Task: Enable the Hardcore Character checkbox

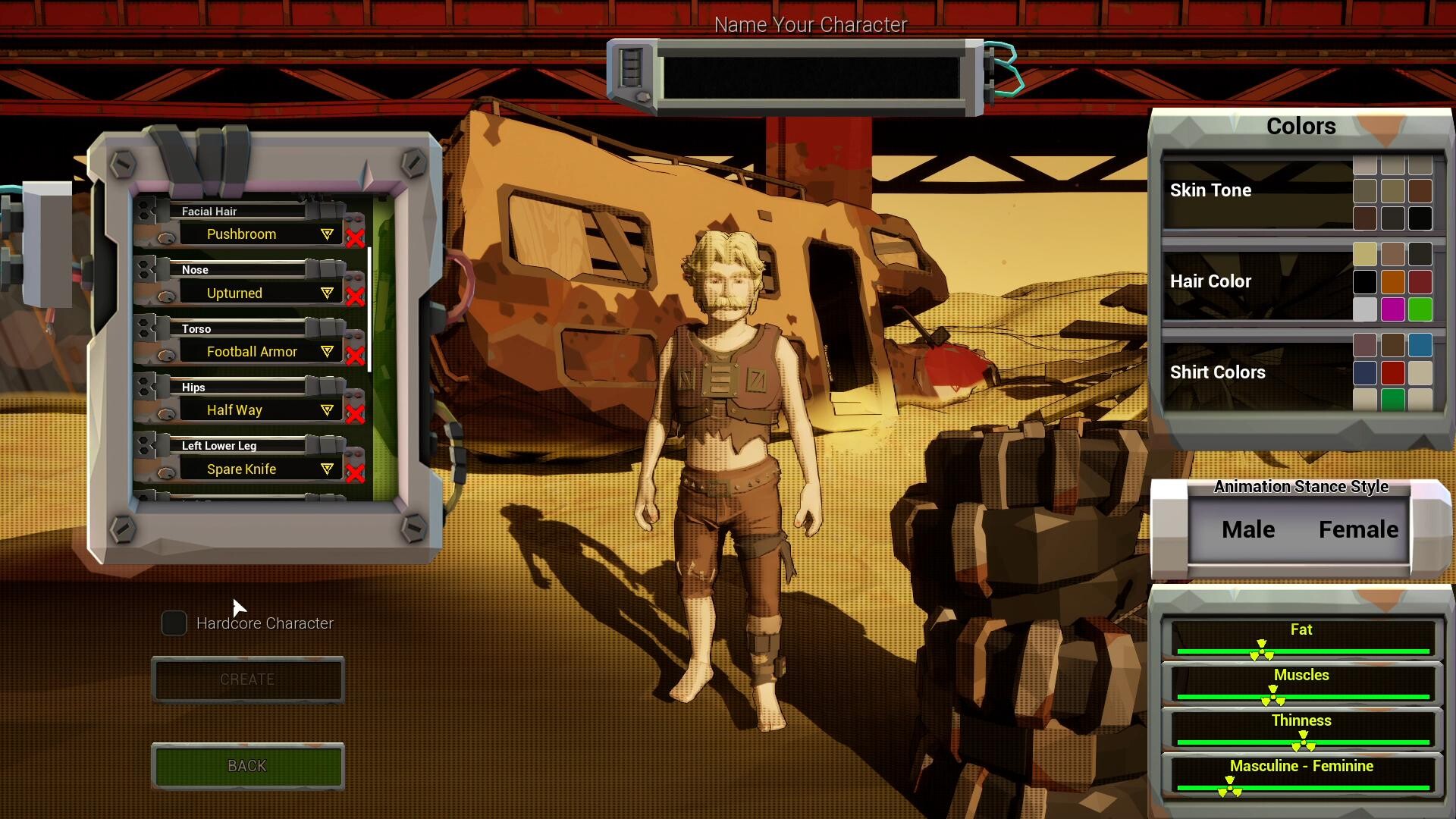Action: [x=174, y=623]
